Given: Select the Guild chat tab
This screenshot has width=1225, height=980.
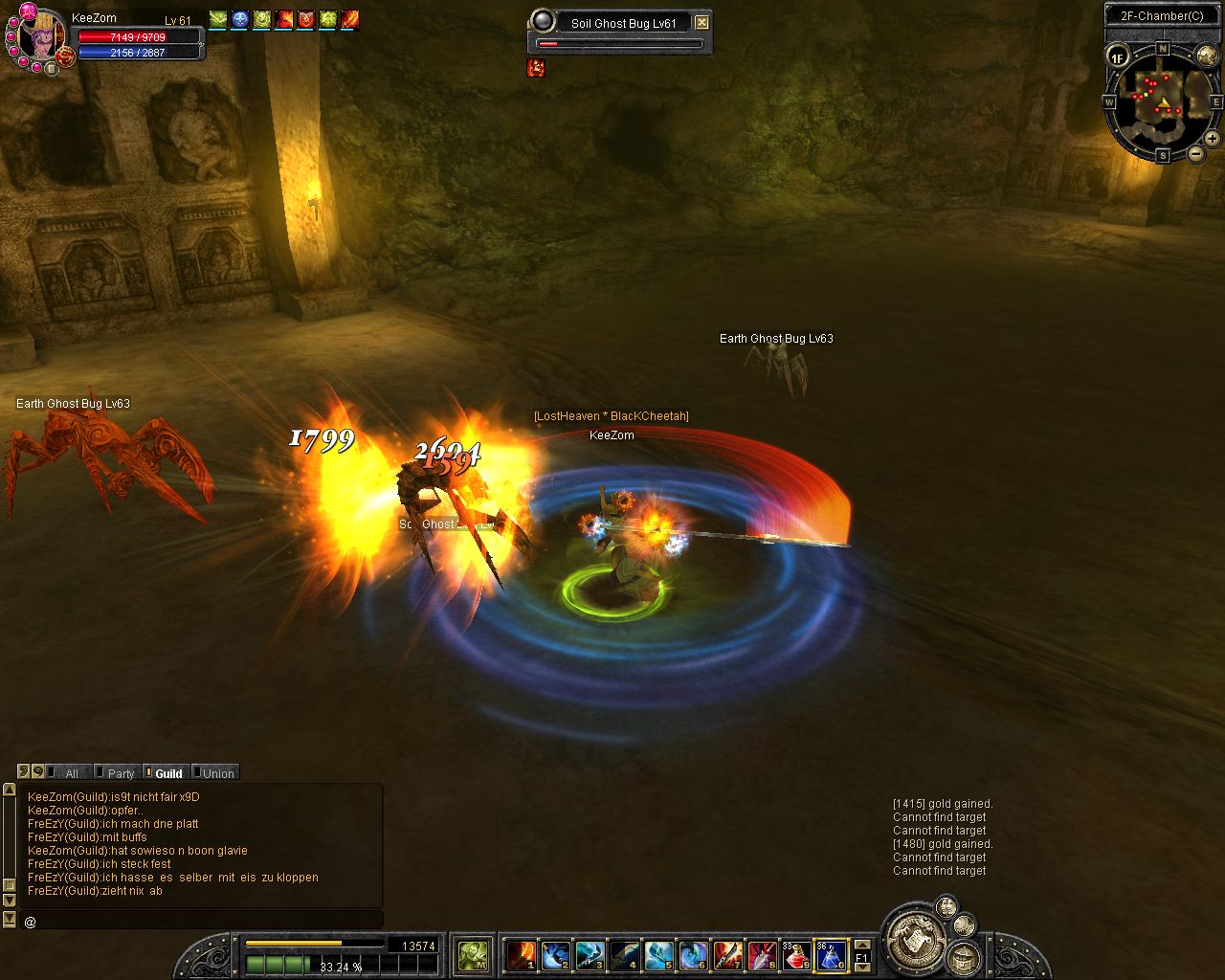Looking at the screenshot, I should tap(168, 773).
